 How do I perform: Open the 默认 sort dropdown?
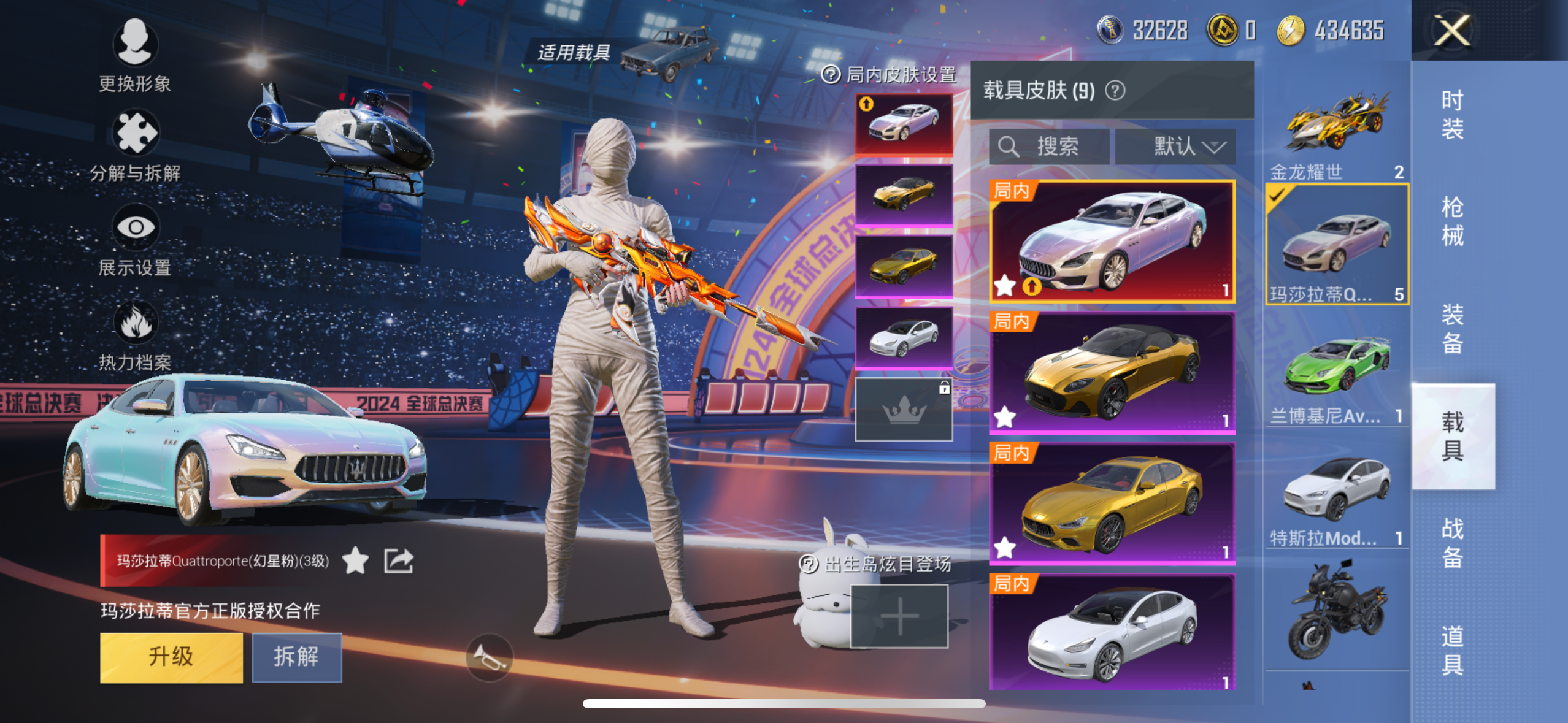pos(1175,147)
